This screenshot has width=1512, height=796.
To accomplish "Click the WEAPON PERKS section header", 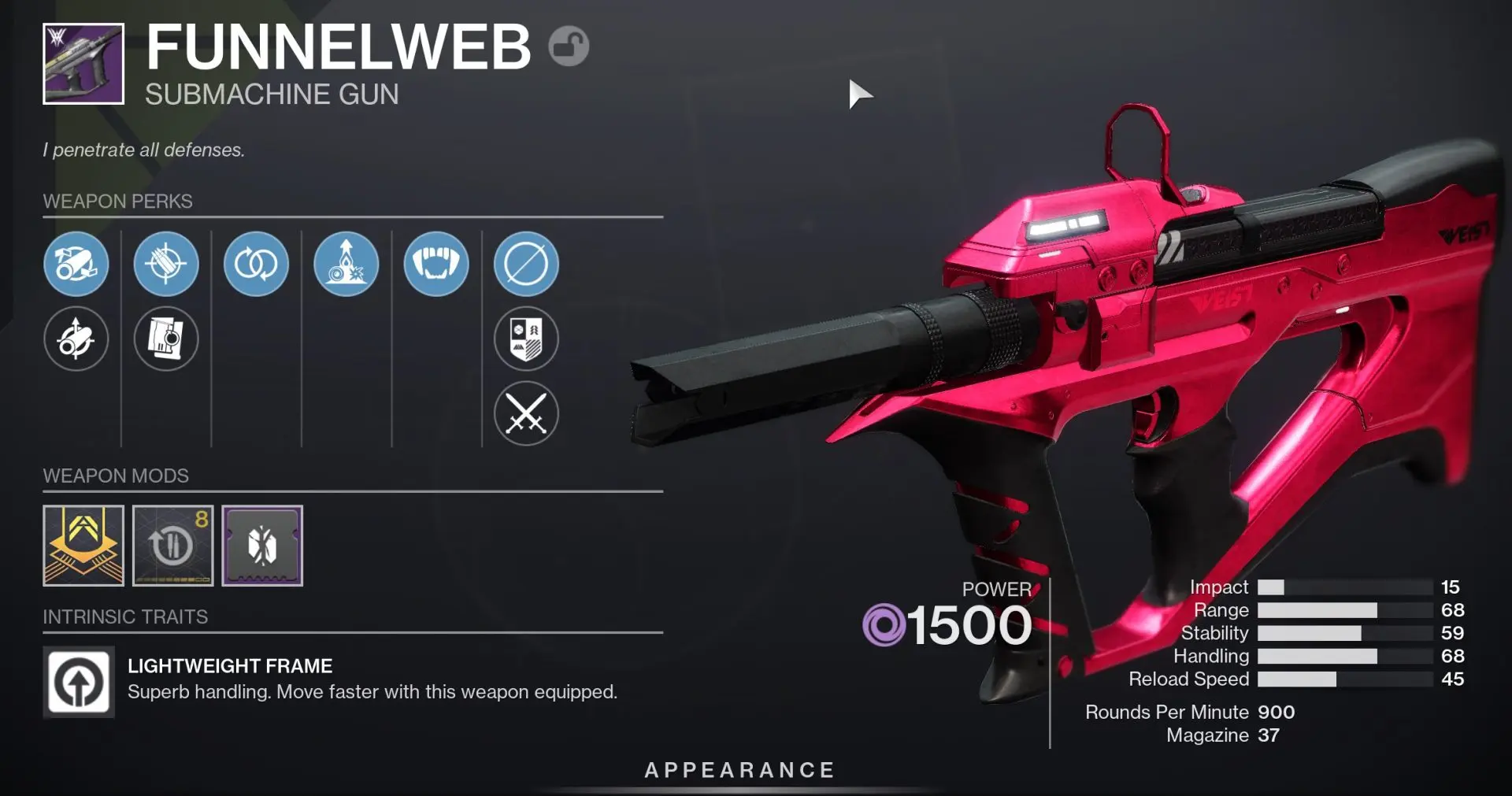I will point(117,202).
